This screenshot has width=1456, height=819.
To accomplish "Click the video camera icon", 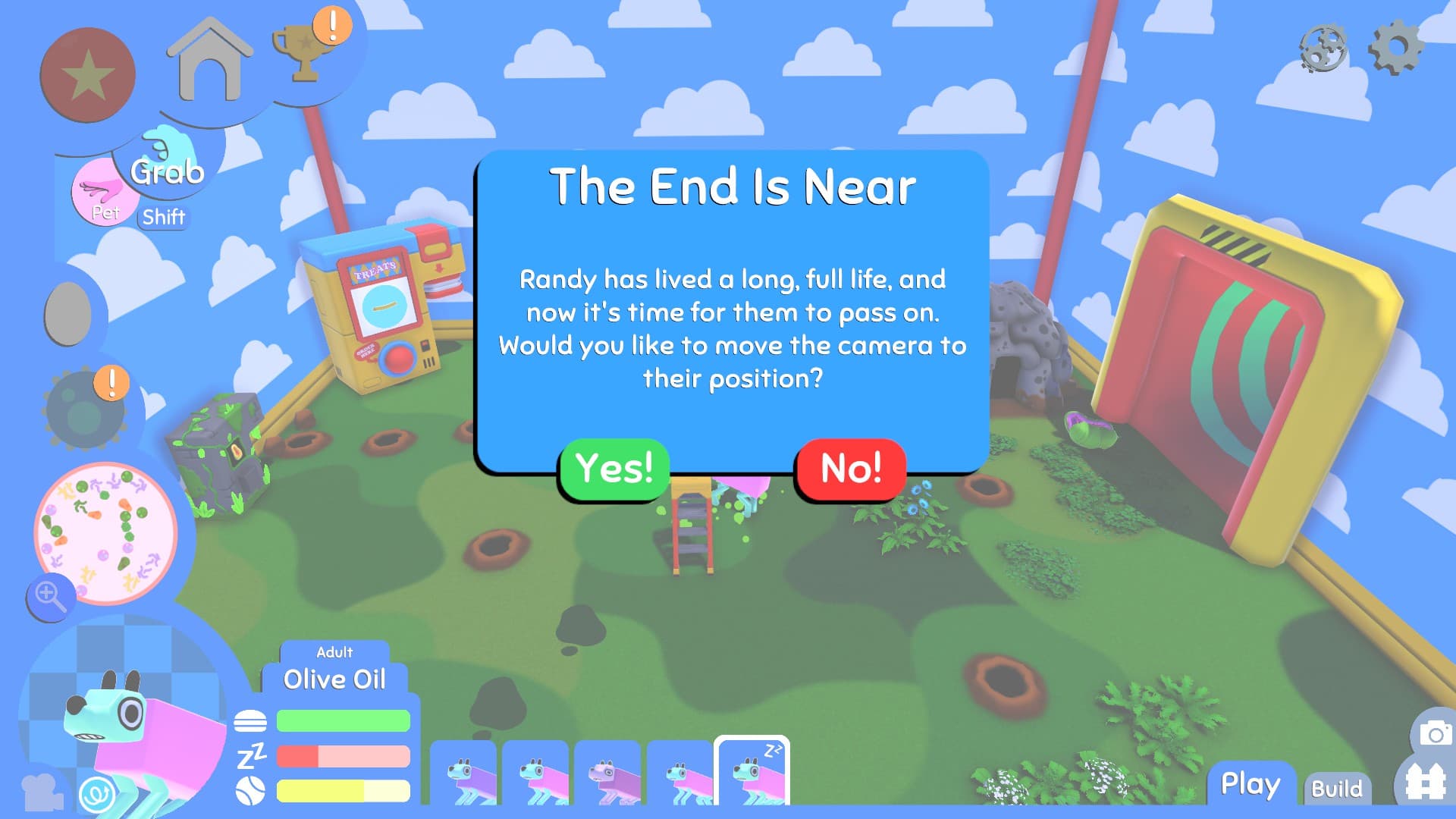I will (x=42, y=792).
